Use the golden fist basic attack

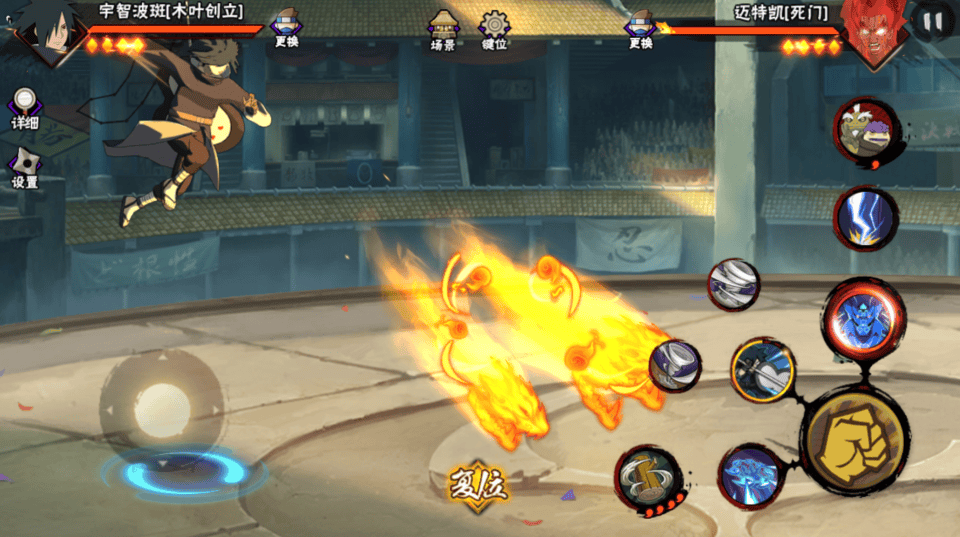pyautogui.click(x=855, y=438)
